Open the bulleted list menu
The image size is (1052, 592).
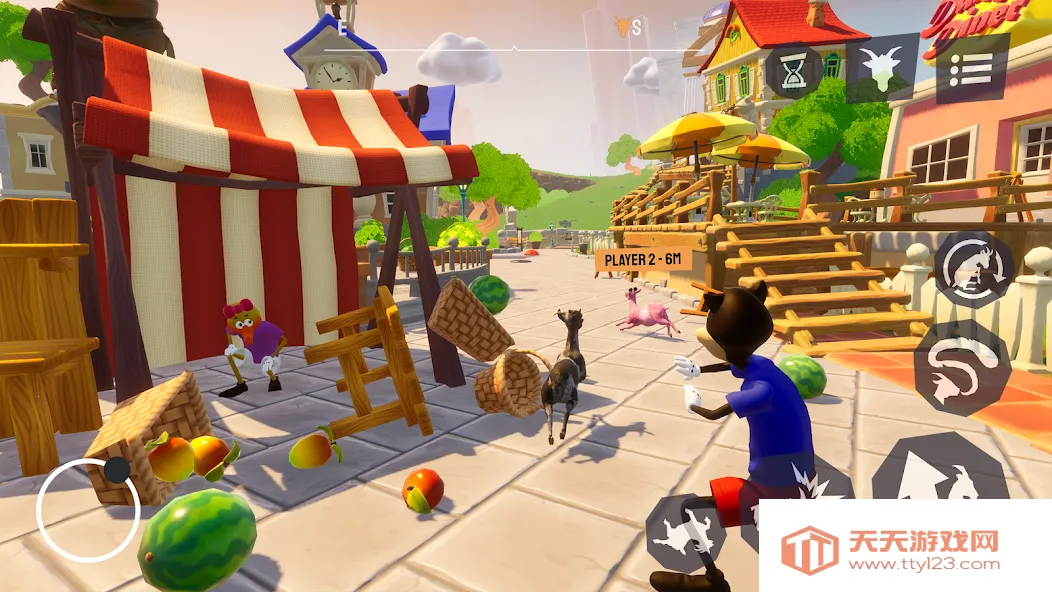click(971, 69)
